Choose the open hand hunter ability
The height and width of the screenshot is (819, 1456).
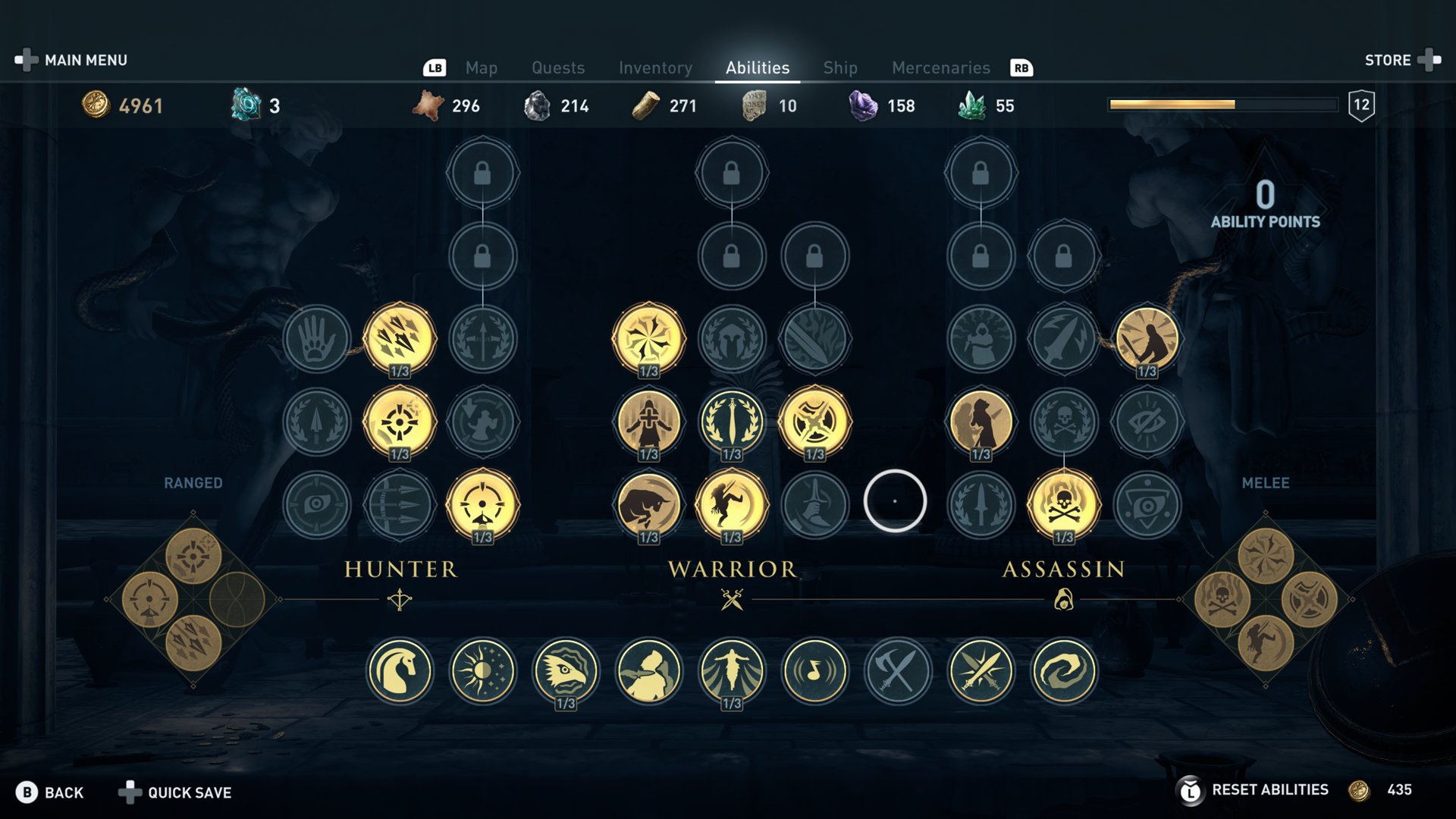tap(316, 338)
